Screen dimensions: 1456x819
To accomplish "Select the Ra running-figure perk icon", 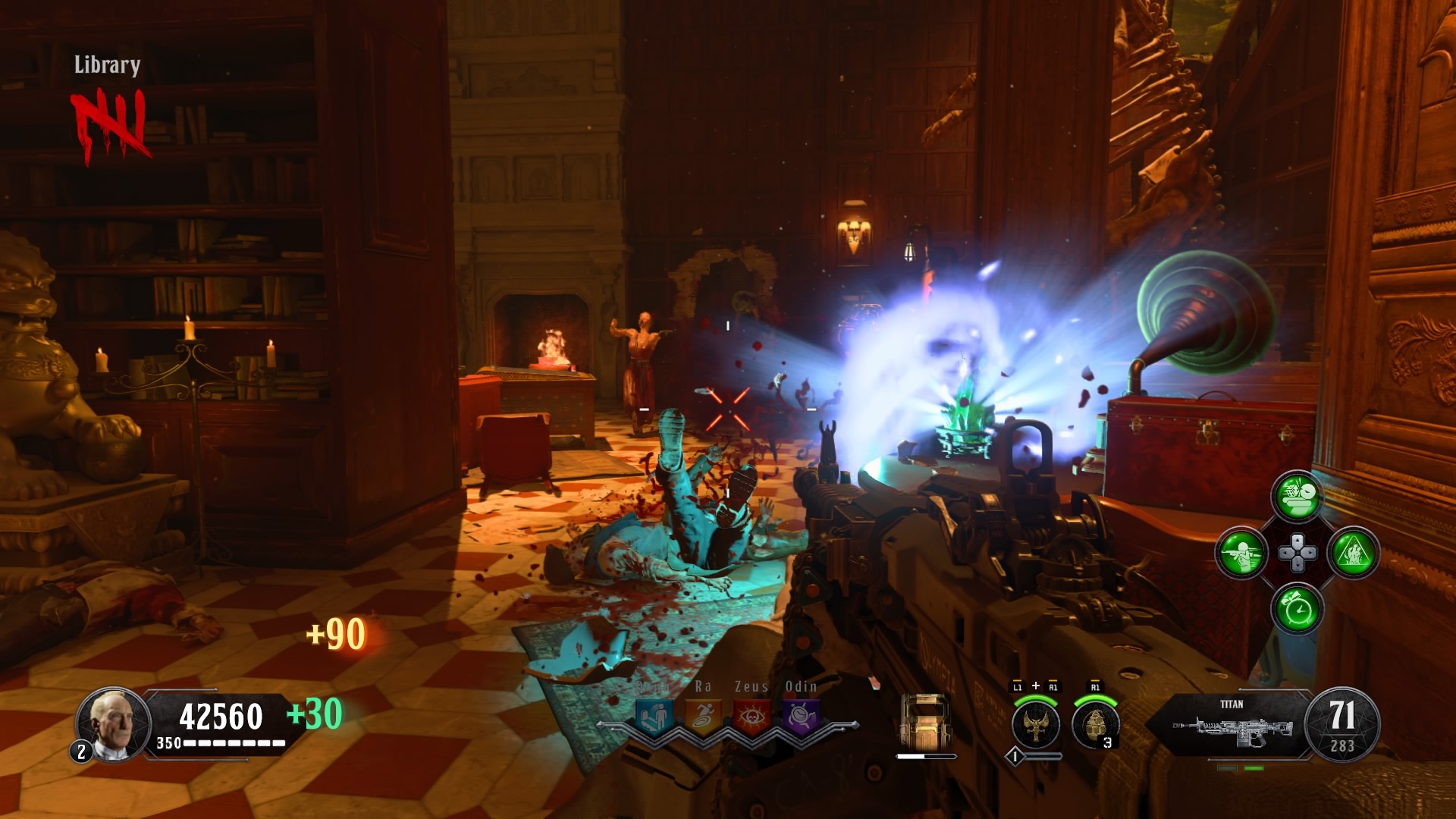I will click(703, 716).
